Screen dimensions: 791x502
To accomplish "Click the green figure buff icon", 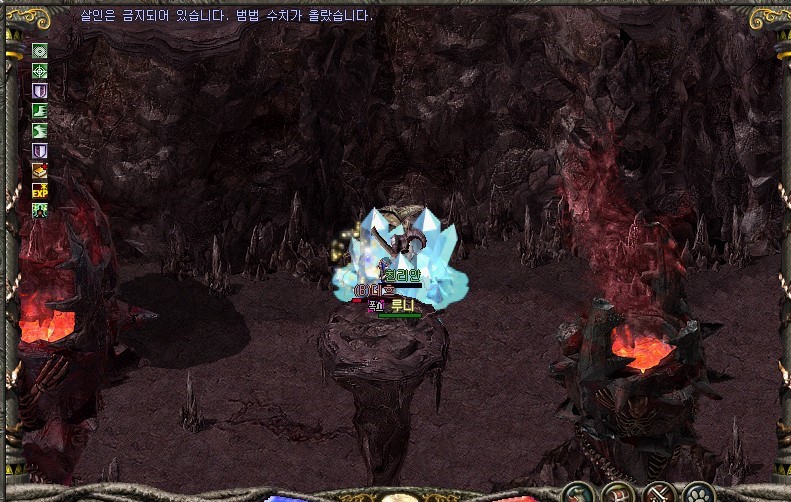I will point(40,210).
